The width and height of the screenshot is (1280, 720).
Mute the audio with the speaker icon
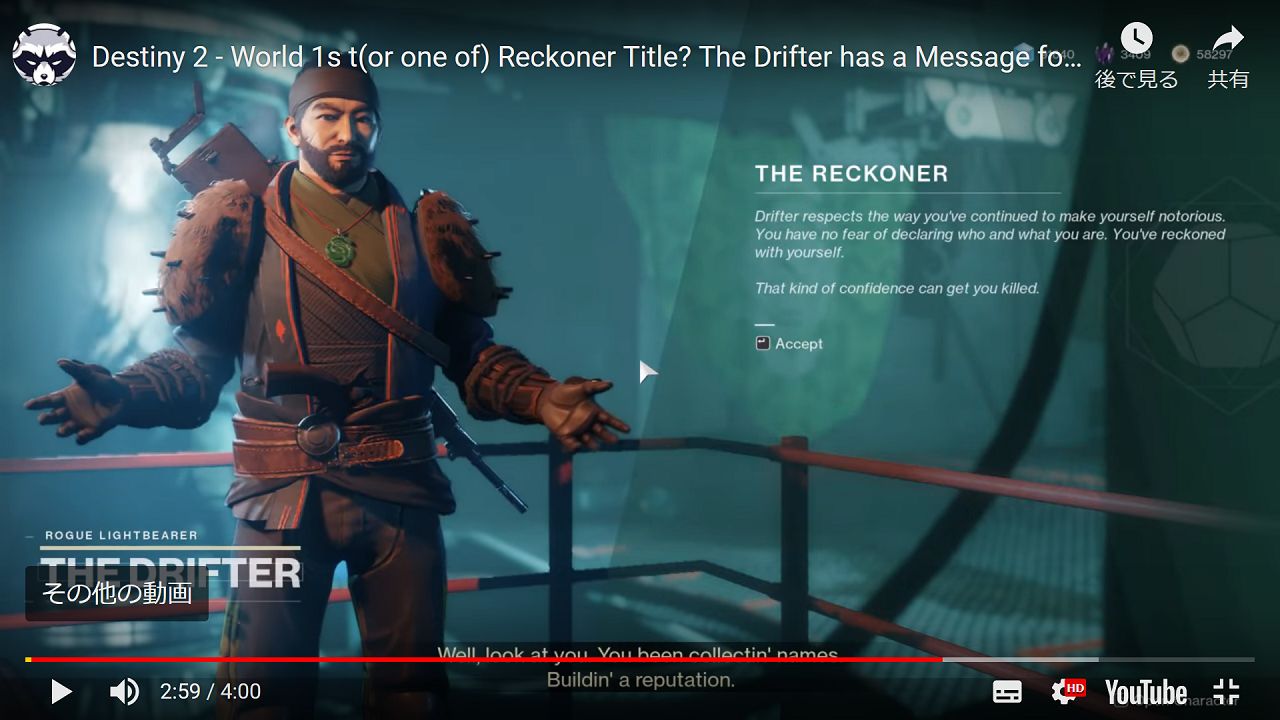[124, 691]
